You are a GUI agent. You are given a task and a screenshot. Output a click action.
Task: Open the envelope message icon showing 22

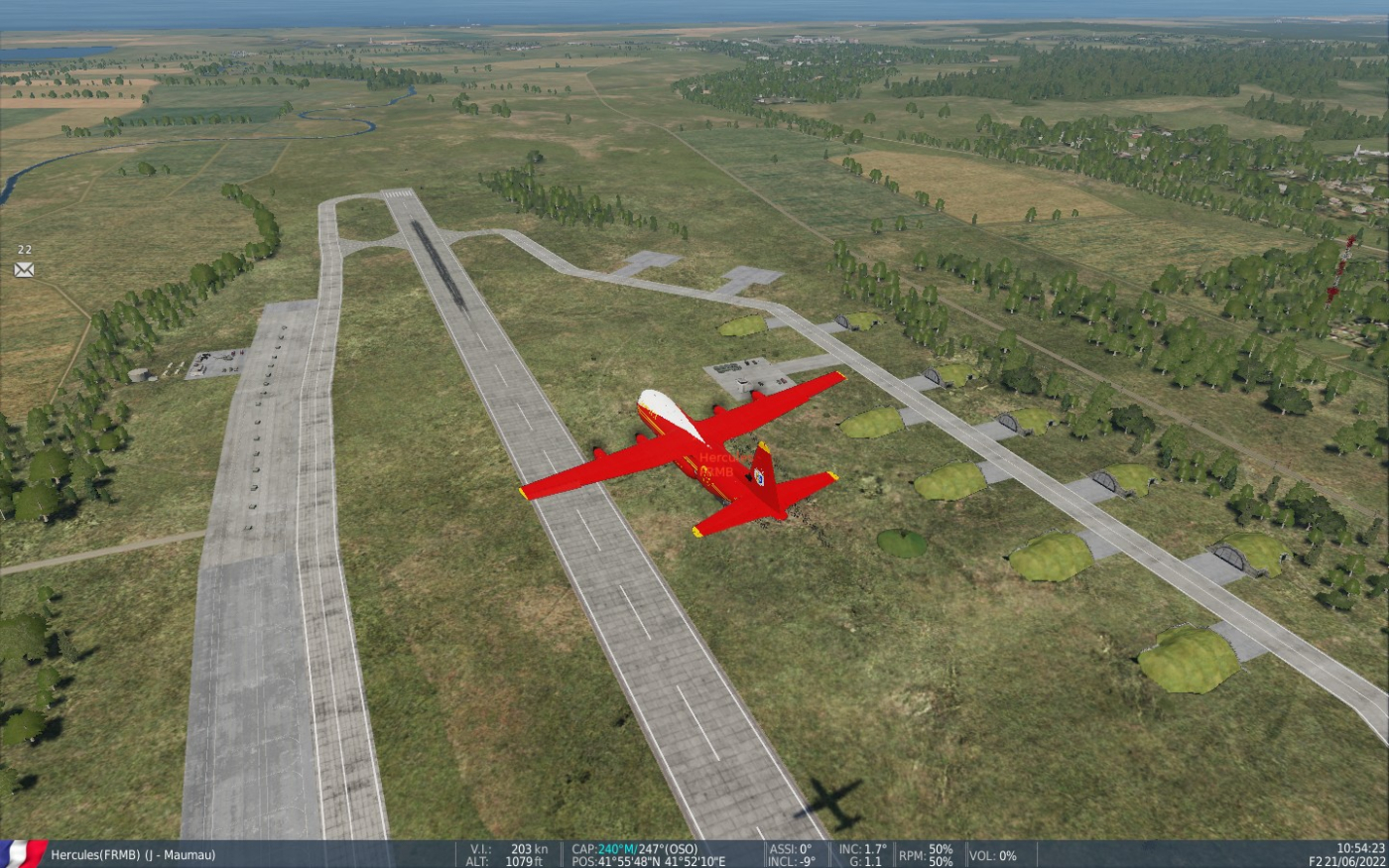pos(24,269)
